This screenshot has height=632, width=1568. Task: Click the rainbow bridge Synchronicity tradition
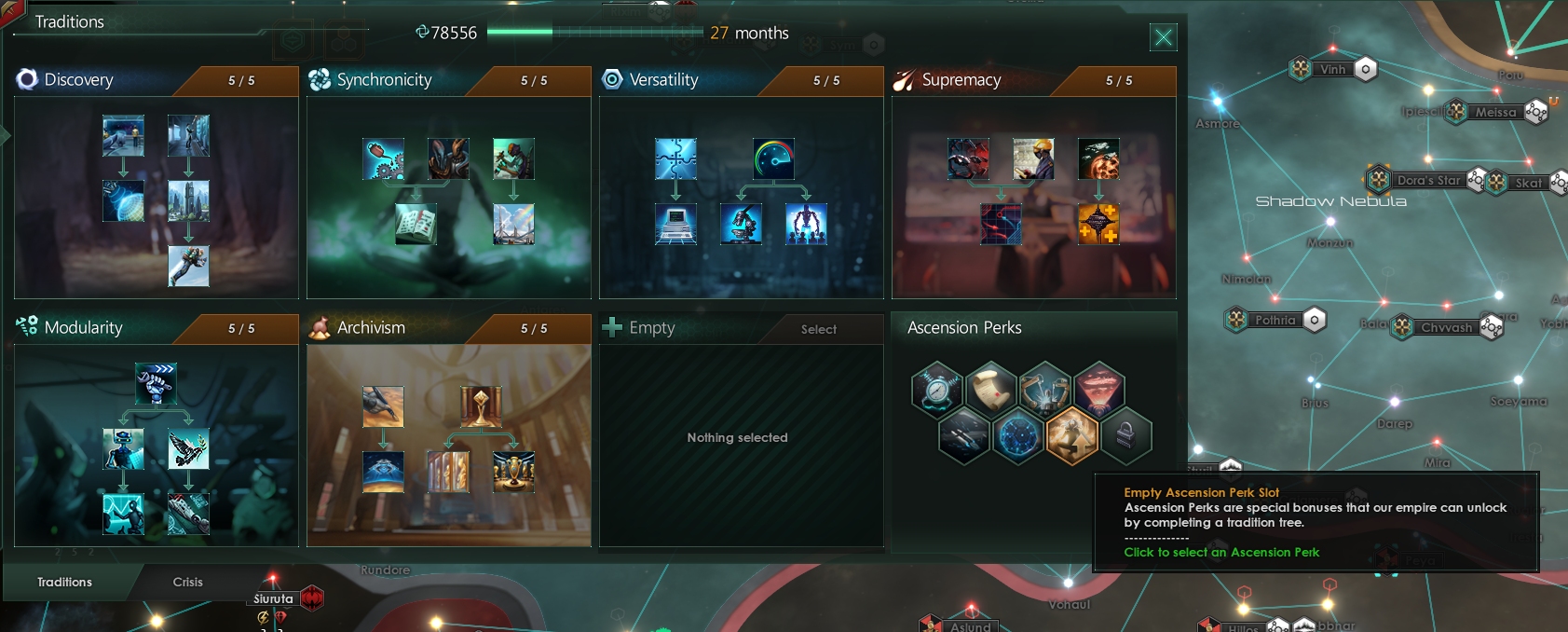tap(513, 224)
